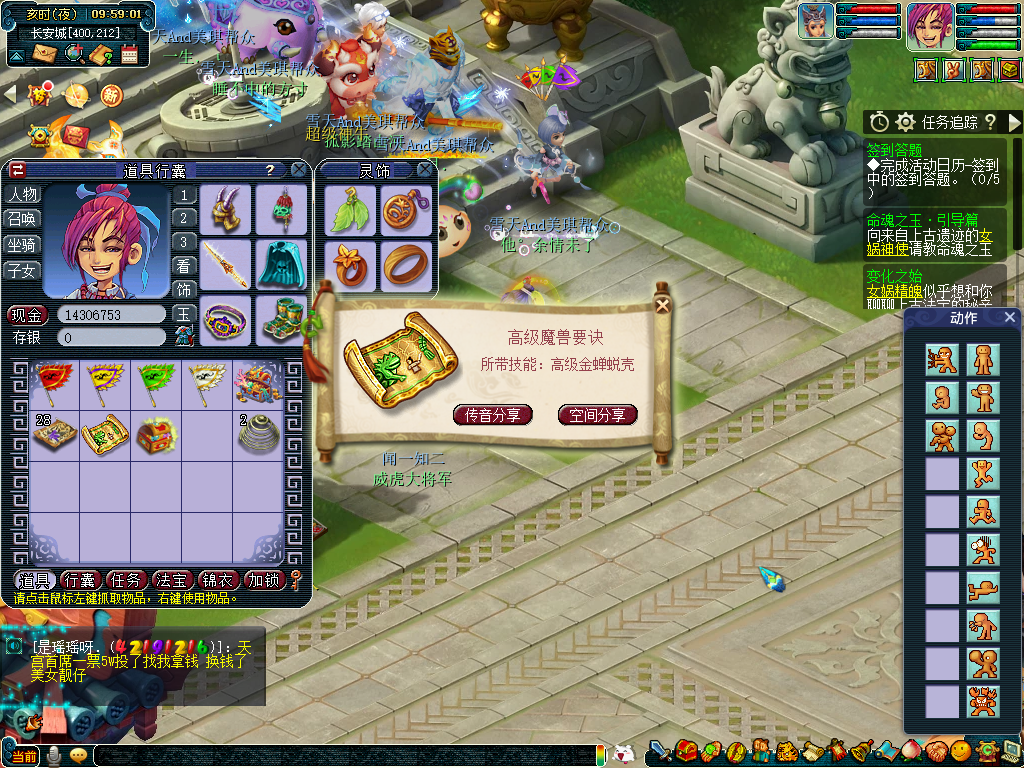Screen dimensions: 1024x768
Task: Open the 人物 character section
Action: tap(22, 195)
